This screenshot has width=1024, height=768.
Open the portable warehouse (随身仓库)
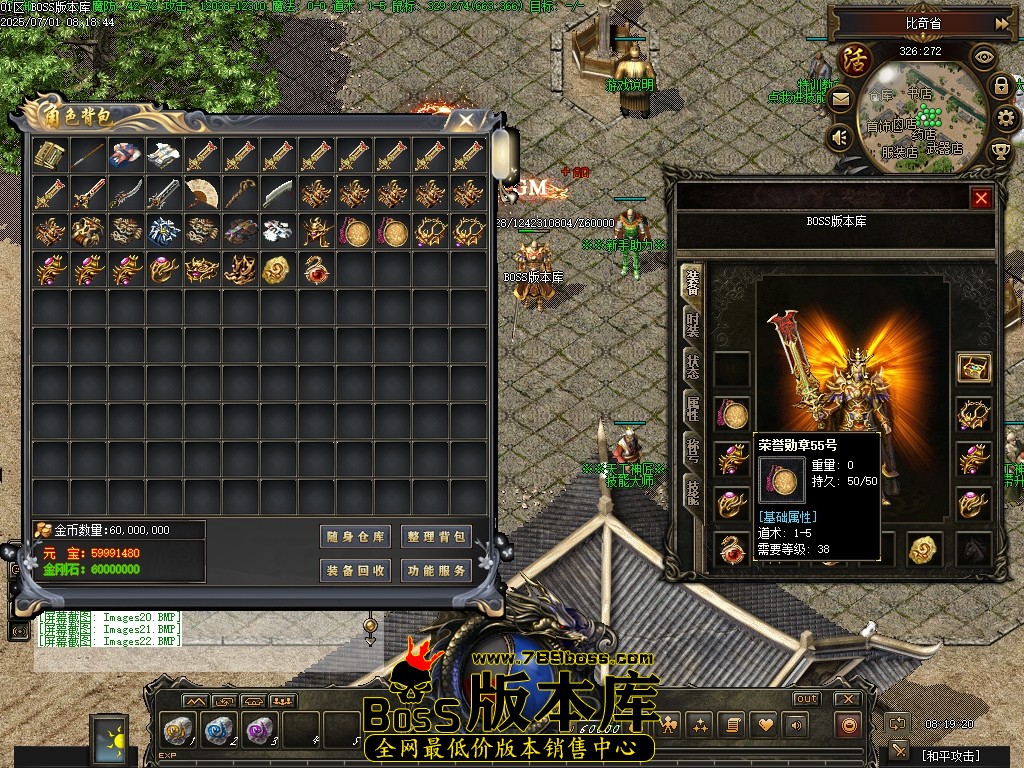355,537
